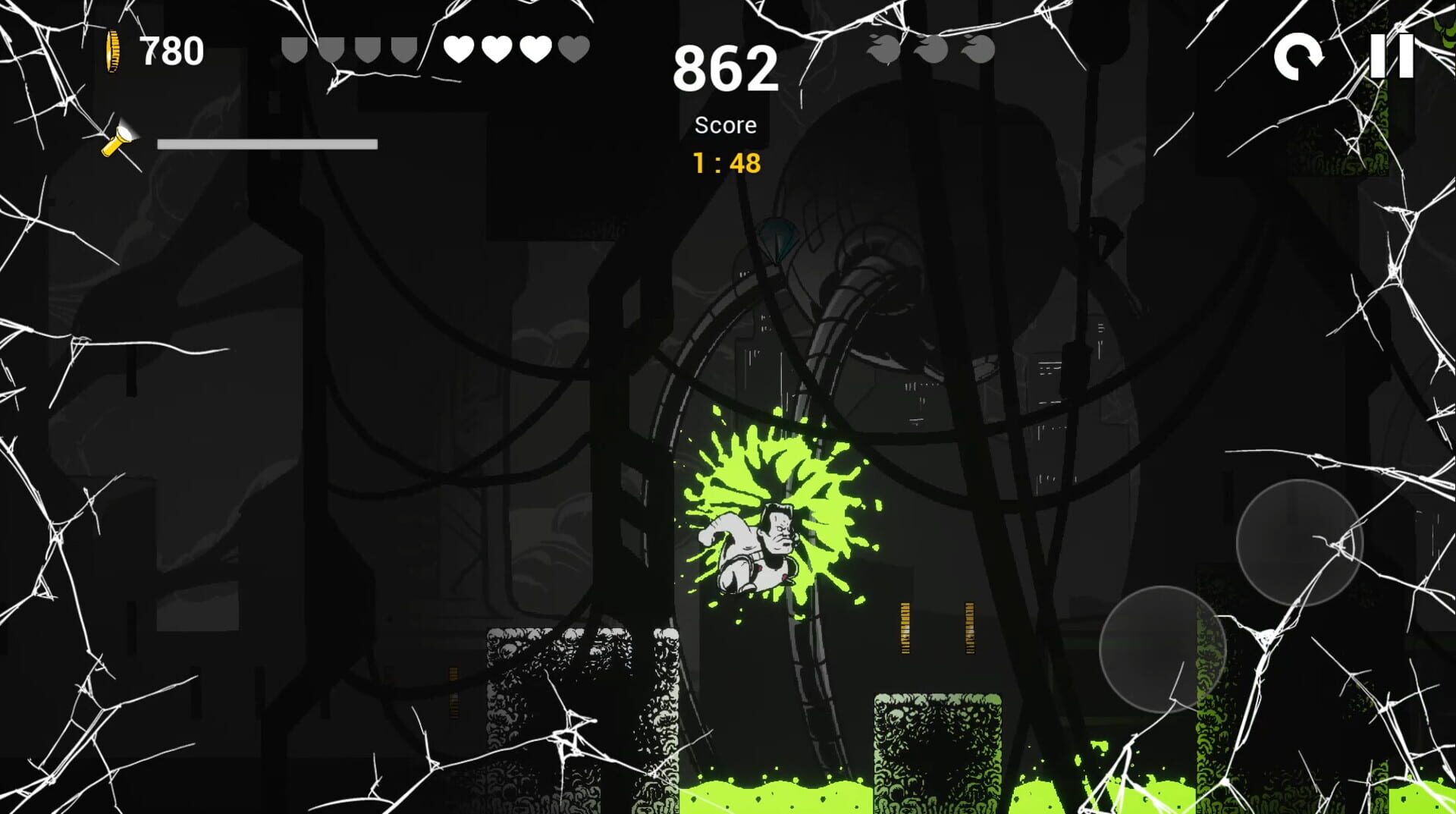
Task: Click the flashlight progress bar
Action: [267, 143]
